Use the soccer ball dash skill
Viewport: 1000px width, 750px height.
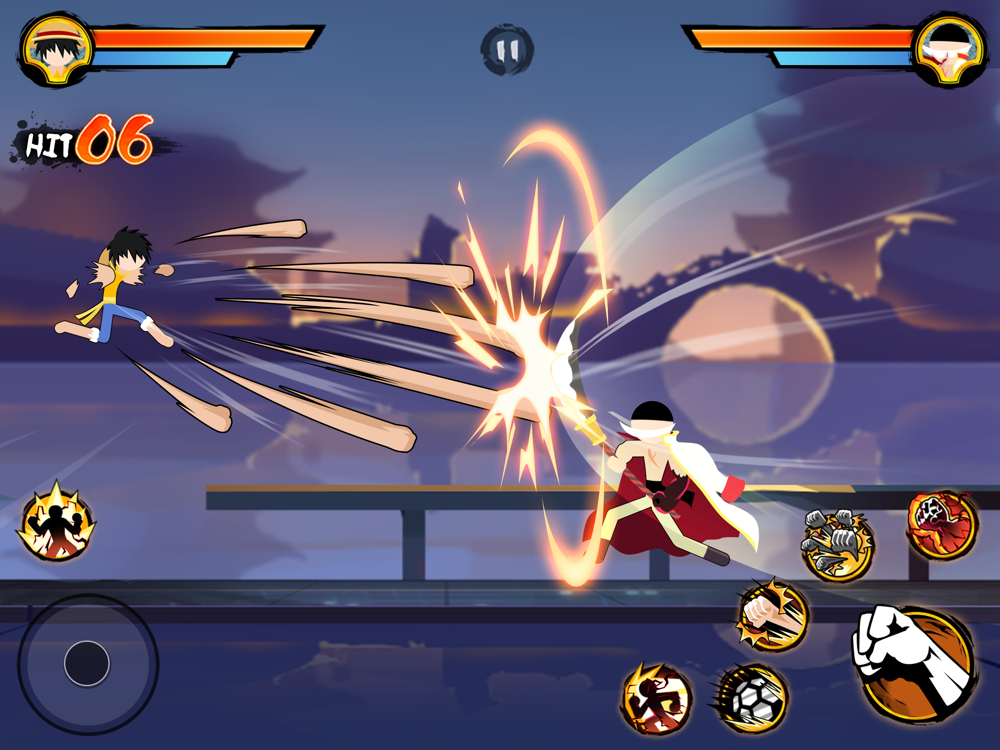[752, 697]
